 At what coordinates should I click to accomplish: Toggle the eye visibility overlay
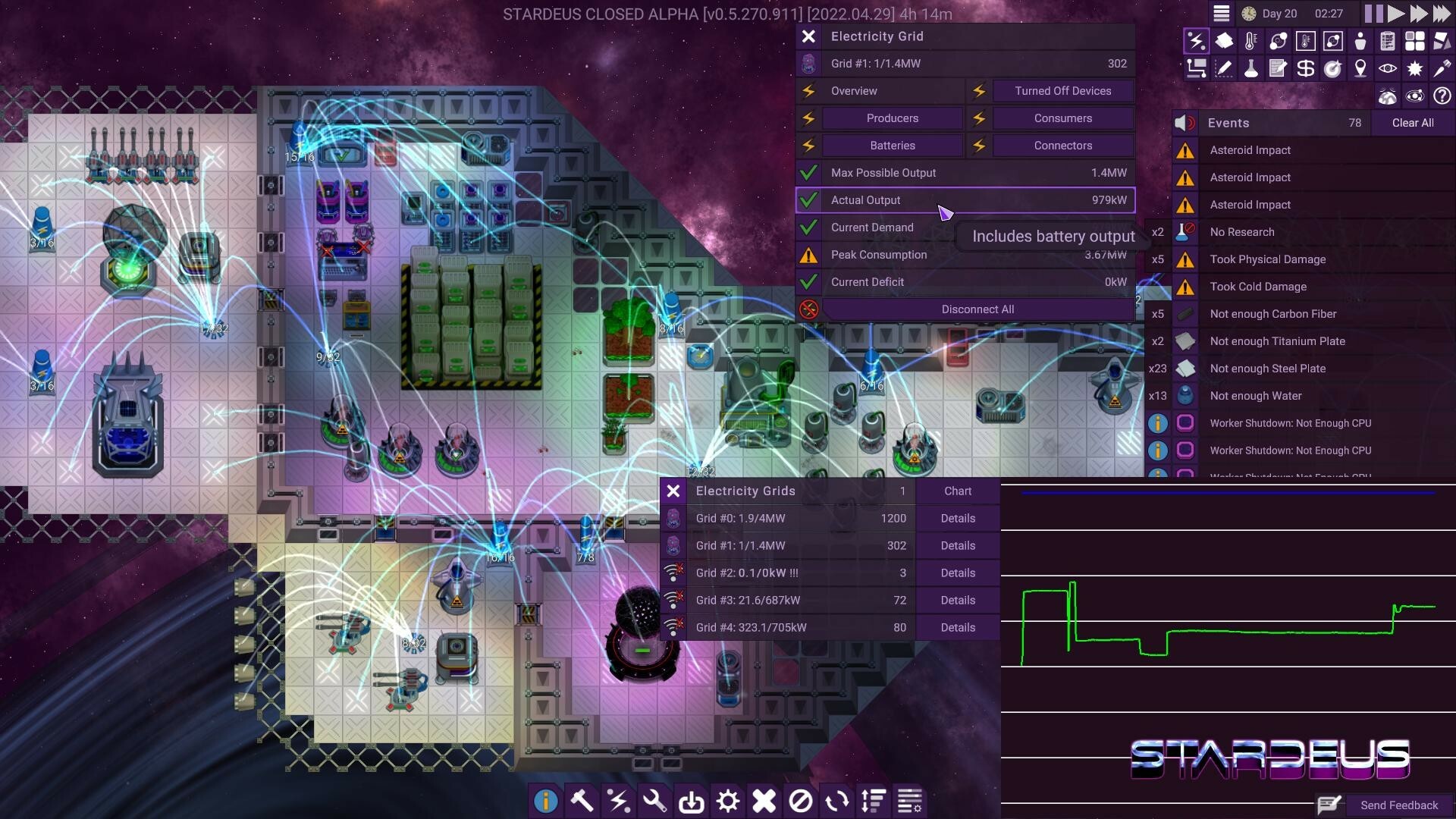(x=1388, y=69)
